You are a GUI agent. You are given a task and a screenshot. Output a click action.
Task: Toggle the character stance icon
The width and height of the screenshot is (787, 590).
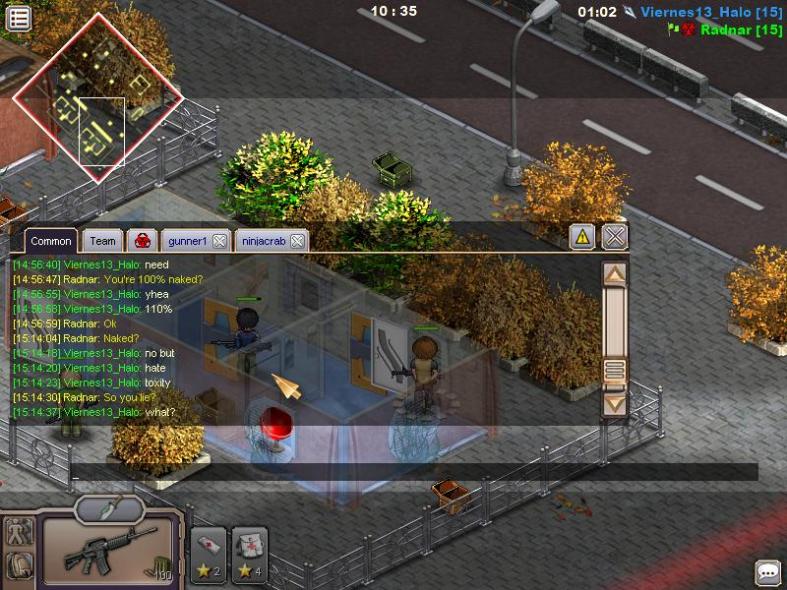point(18,532)
